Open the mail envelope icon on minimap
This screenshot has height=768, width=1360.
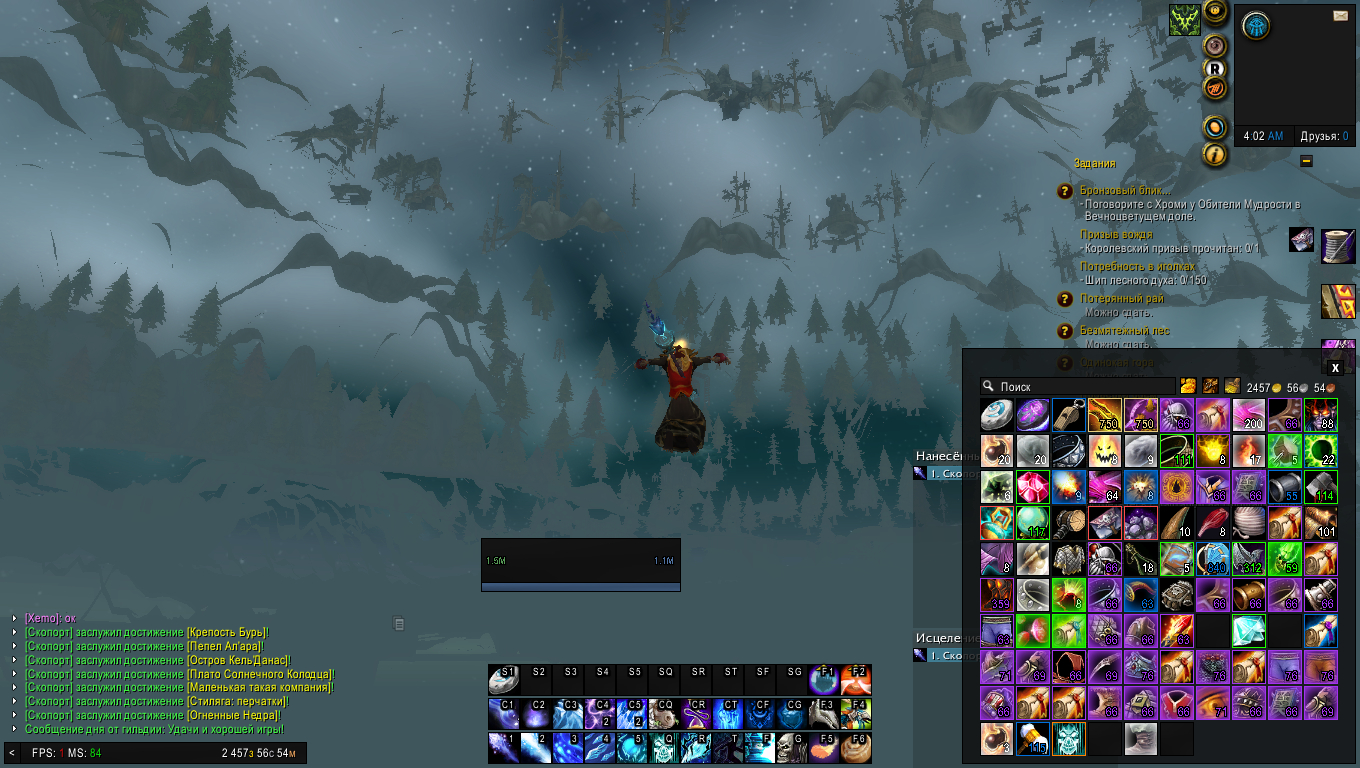coord(1339,15)
